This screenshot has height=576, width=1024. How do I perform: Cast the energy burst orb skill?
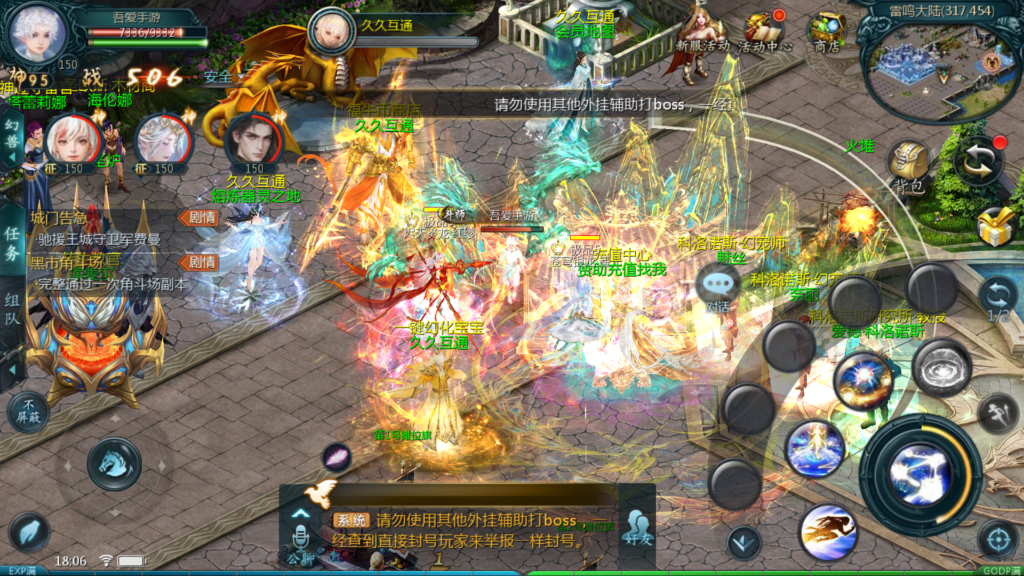click(863, 381)
